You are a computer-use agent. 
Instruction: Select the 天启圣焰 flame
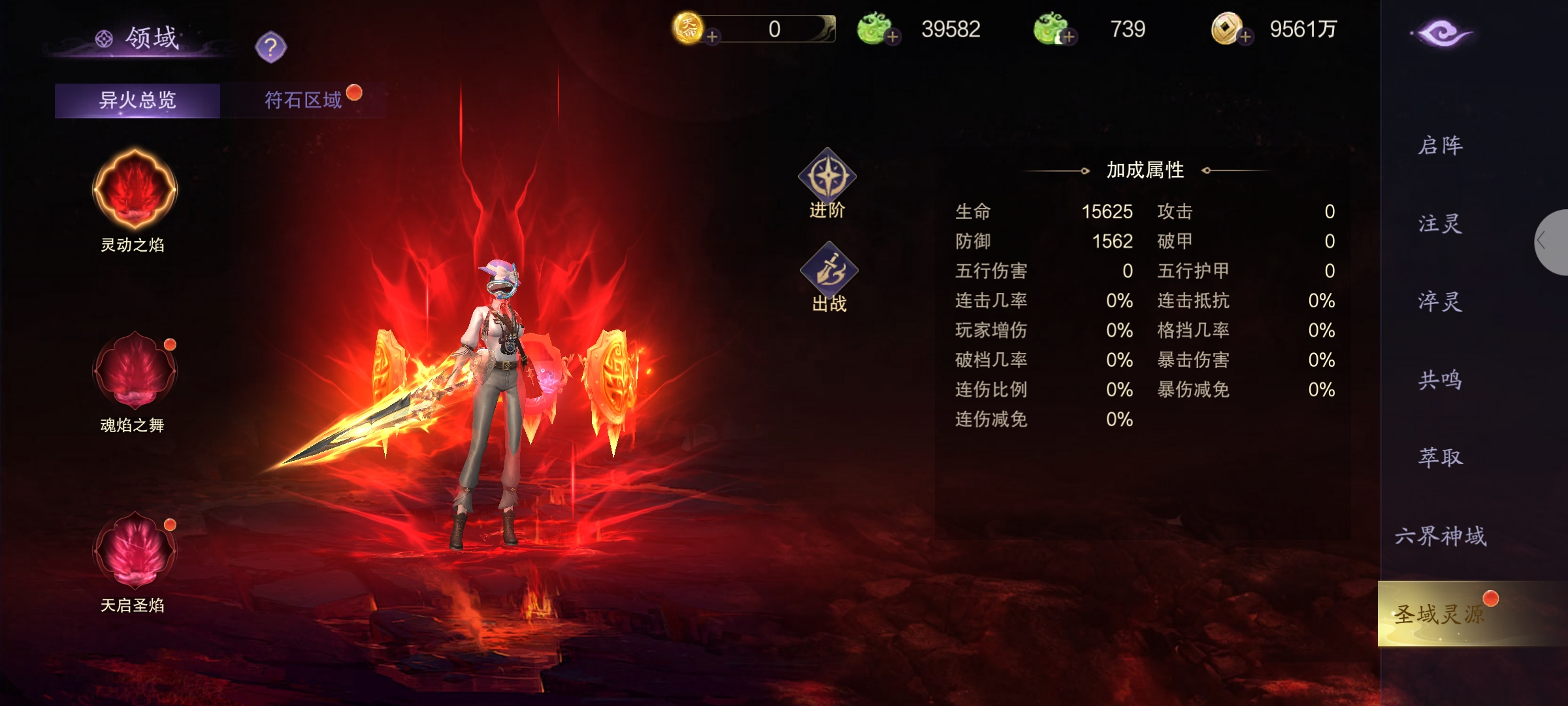click(135, 550)
